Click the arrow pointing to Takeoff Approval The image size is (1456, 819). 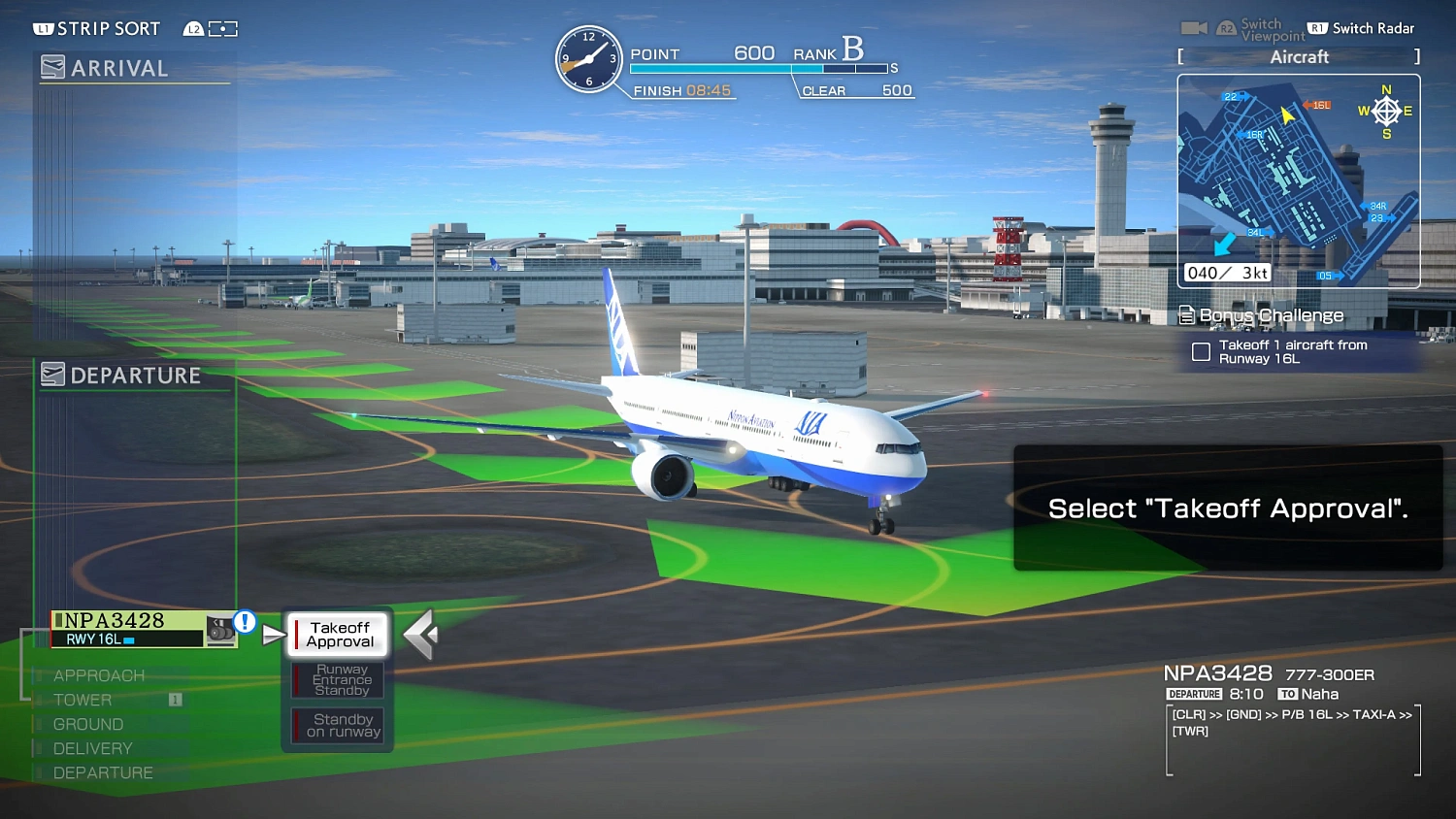[x=272, y=632]
